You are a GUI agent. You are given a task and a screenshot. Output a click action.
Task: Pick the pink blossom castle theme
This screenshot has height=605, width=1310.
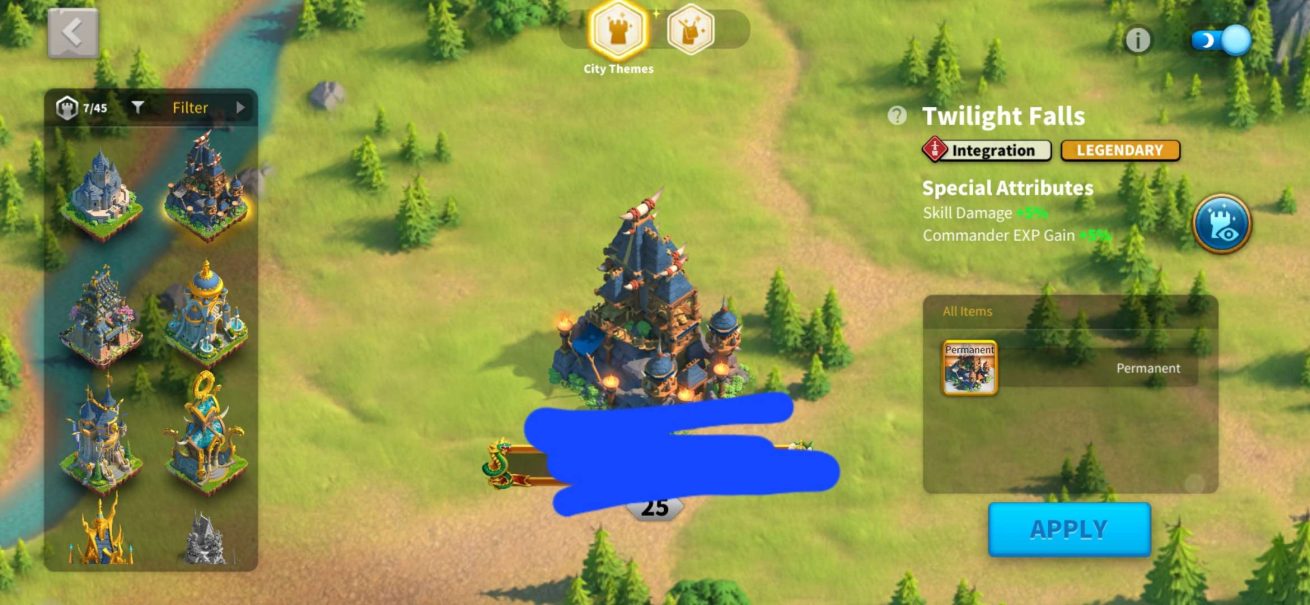click(100, 314)
